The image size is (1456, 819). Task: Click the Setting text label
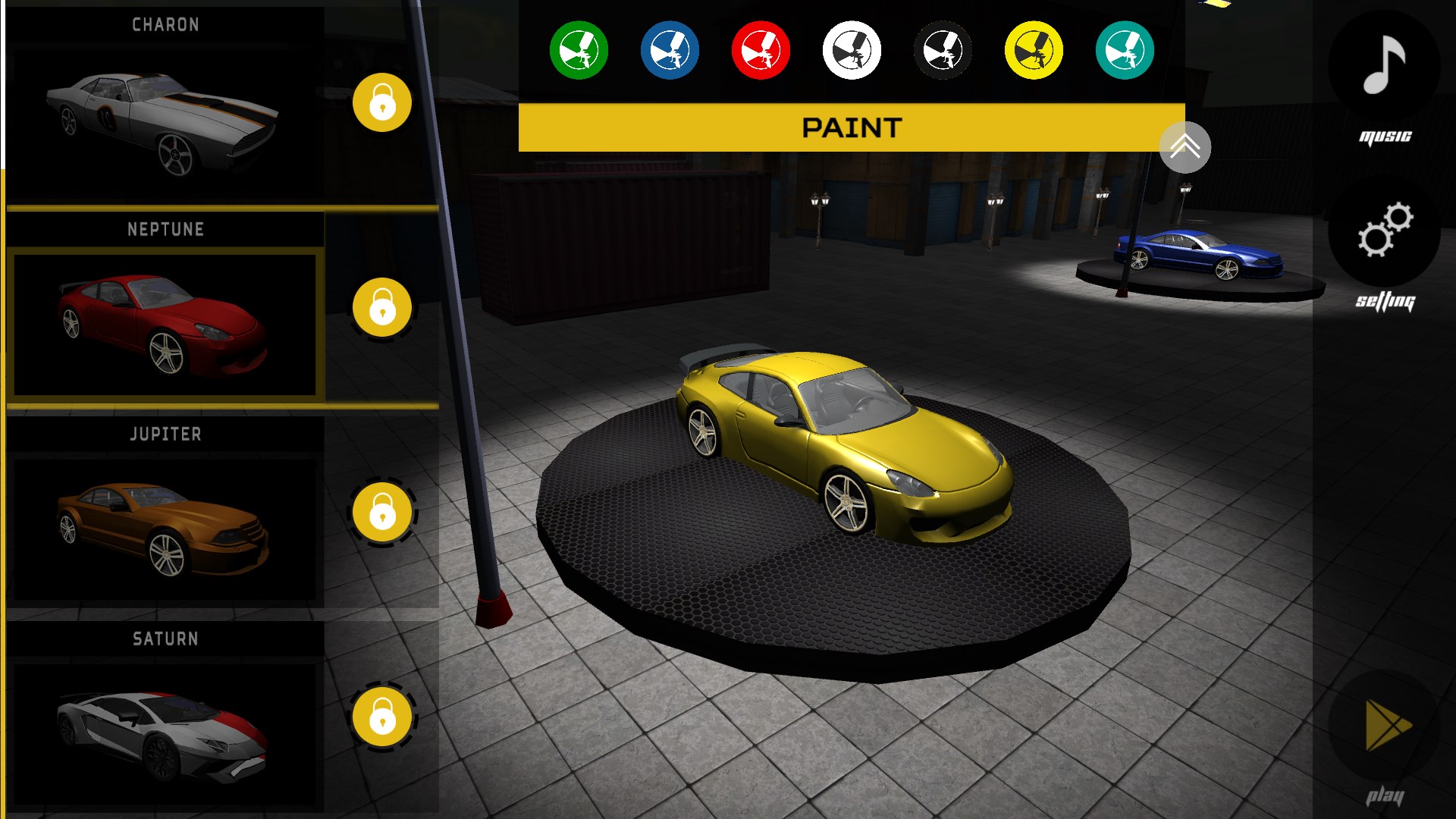tap(1385, 300)
